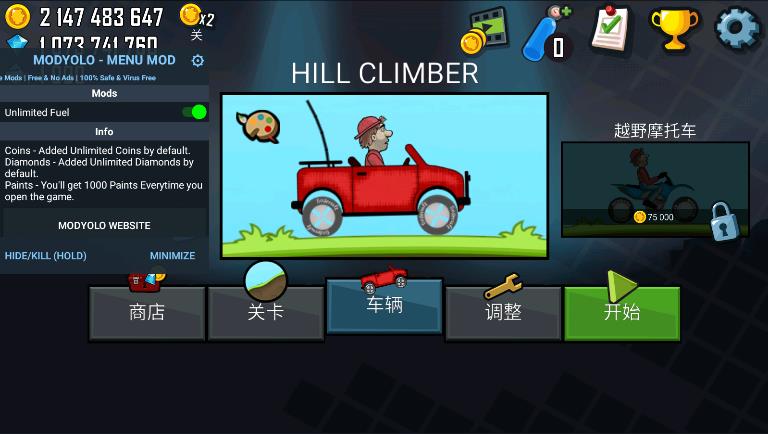768x434 pixels.
Task: Select the 车辆 vehicle tab
Action: tap(384, 305)
